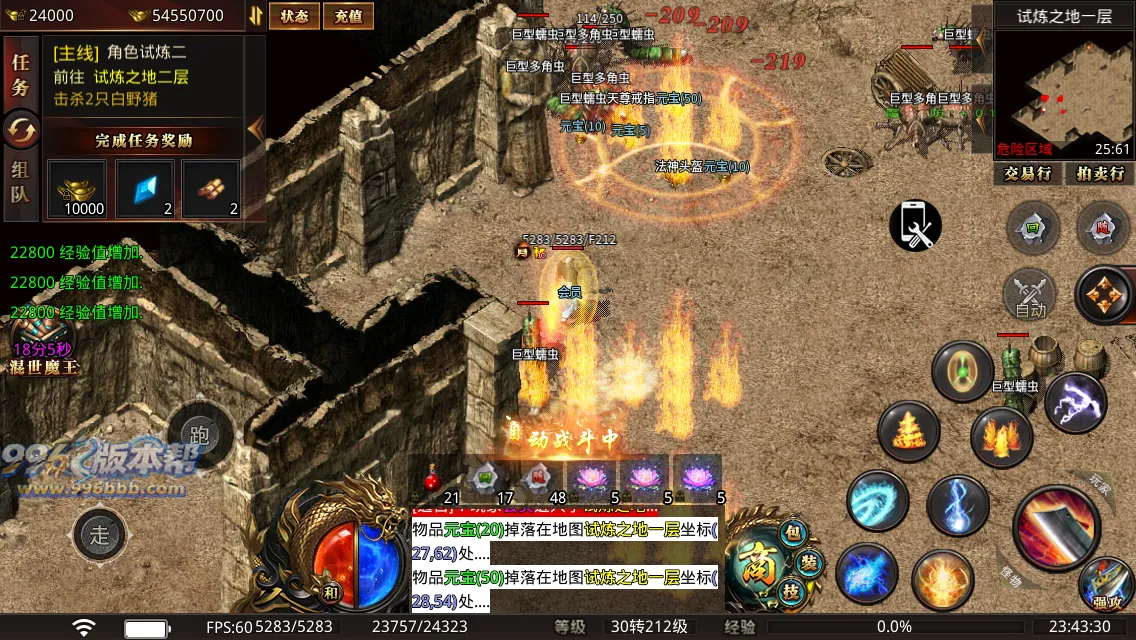This screenshot has width=1136, height=640.
Task: Open the 拍卖行 auction house
Action: click(1099, 173)
